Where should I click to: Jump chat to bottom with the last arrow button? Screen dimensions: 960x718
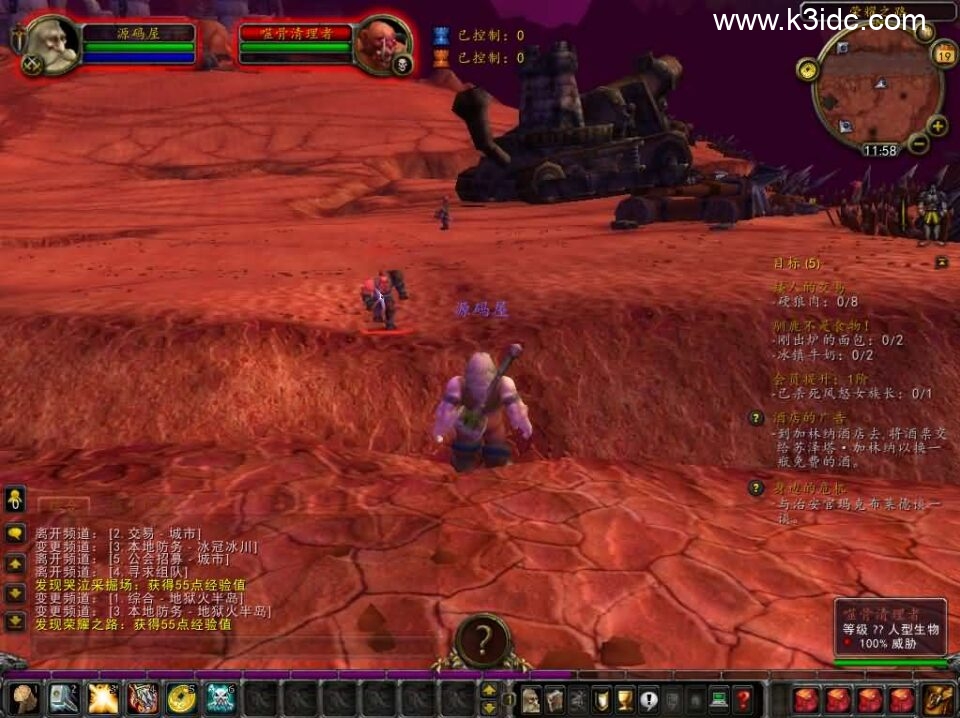coord(15,621)
